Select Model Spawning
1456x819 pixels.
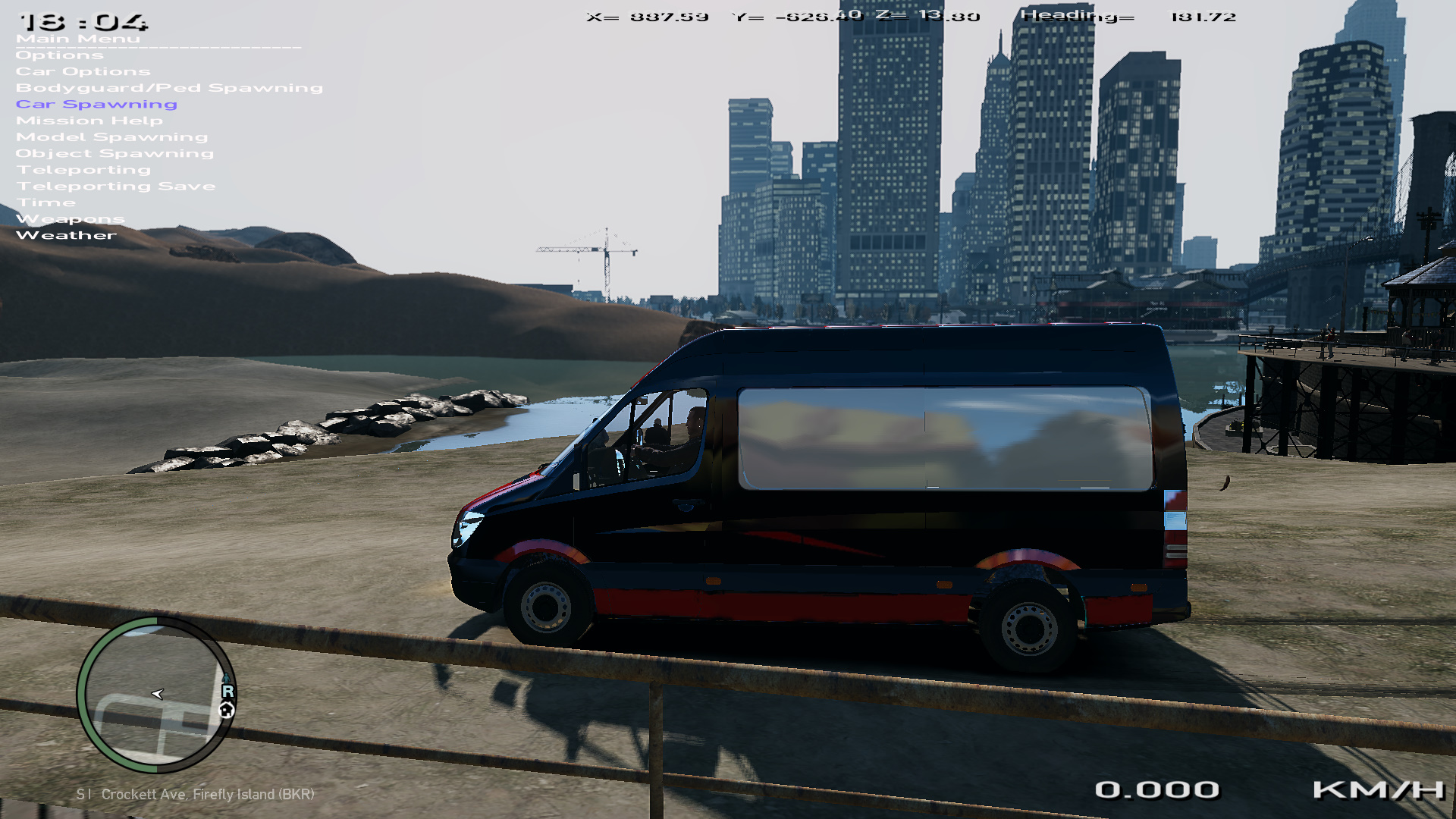[x=111, y=137]
